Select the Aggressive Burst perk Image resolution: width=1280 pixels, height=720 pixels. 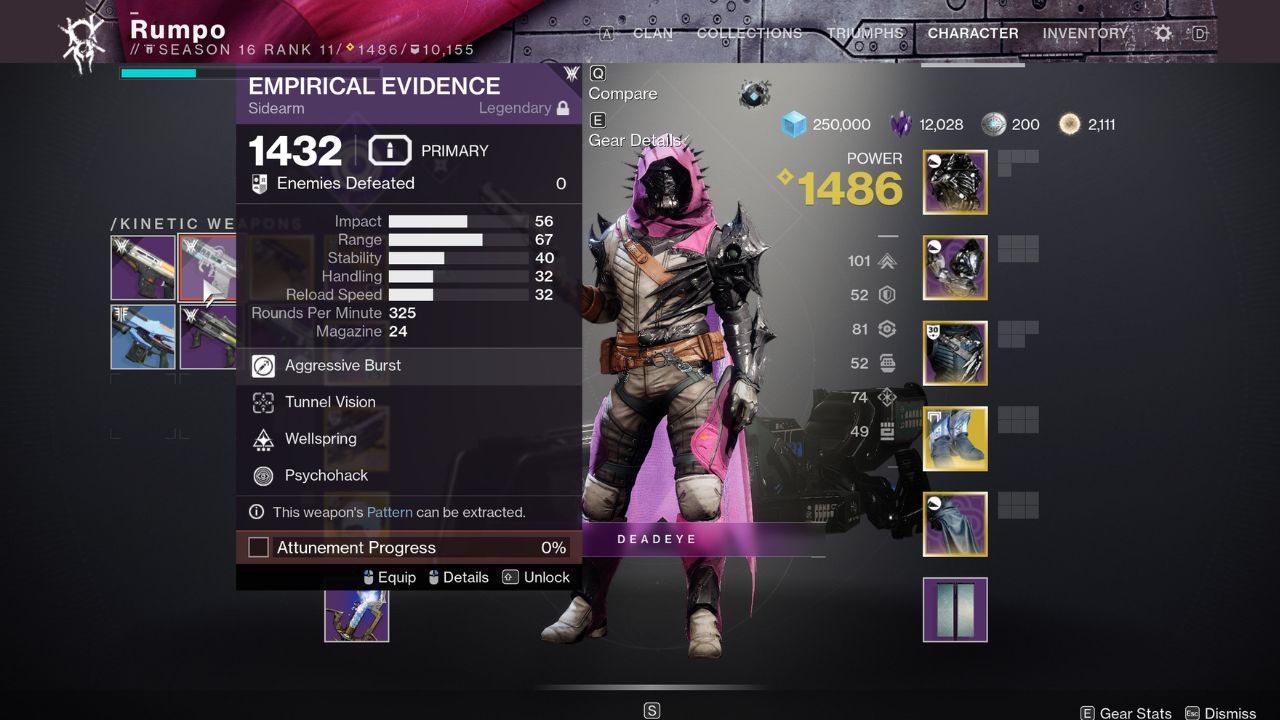(x=343, y=366)
